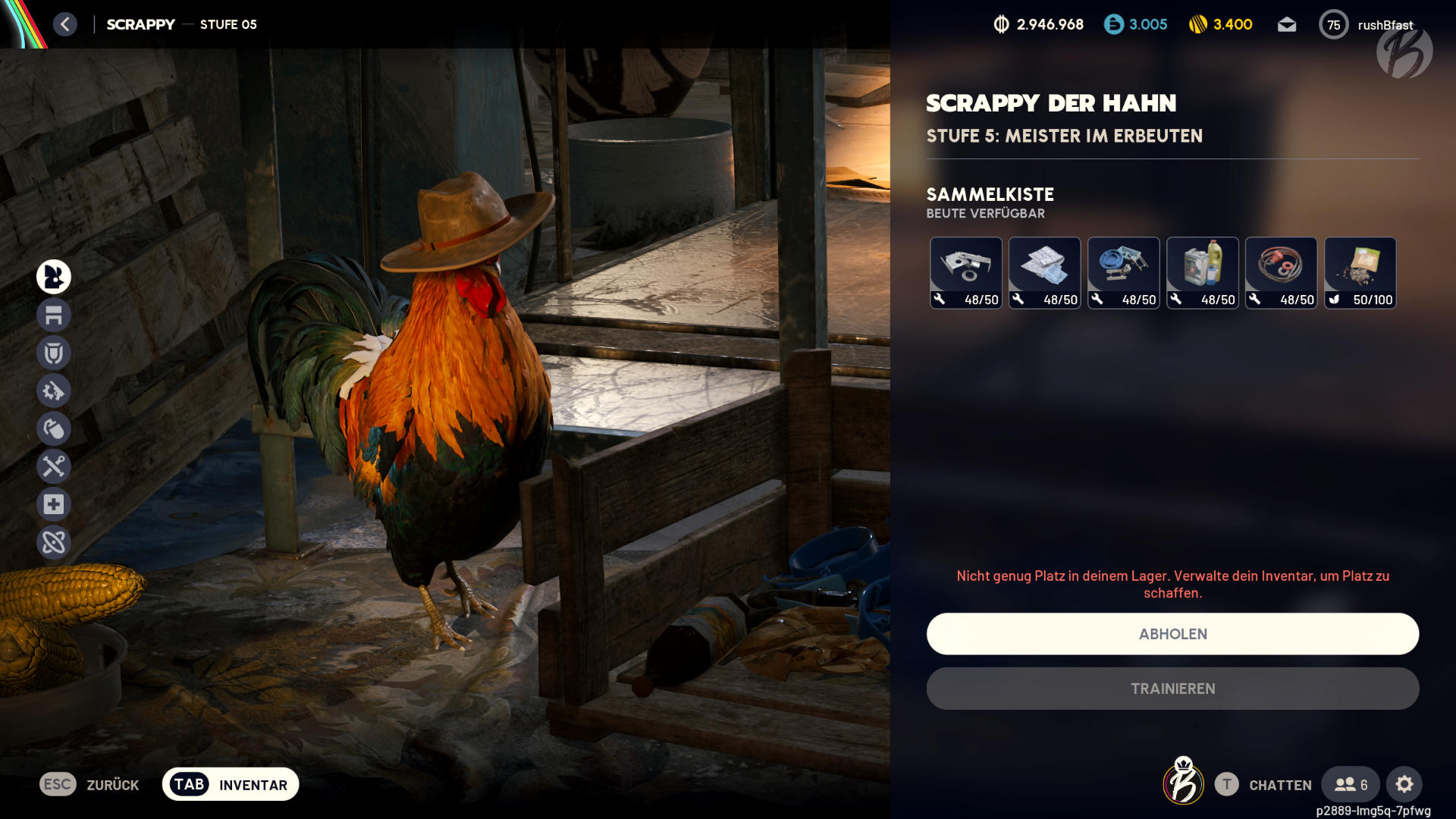Click the TRAINIEREN button

tap(1172, 689)
